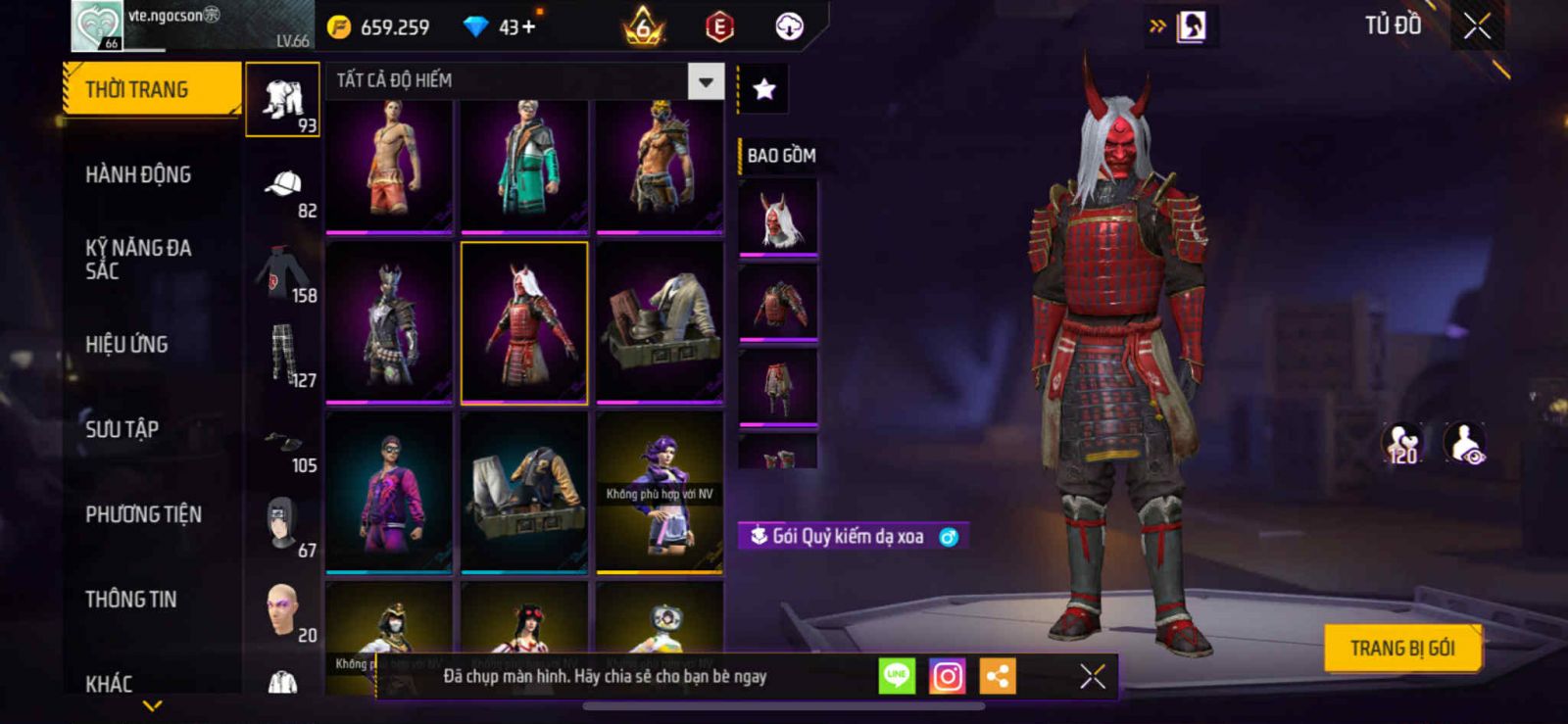Close the wardrobe screen
This screenshot has height=724, width=1568.
[1477, 26]
